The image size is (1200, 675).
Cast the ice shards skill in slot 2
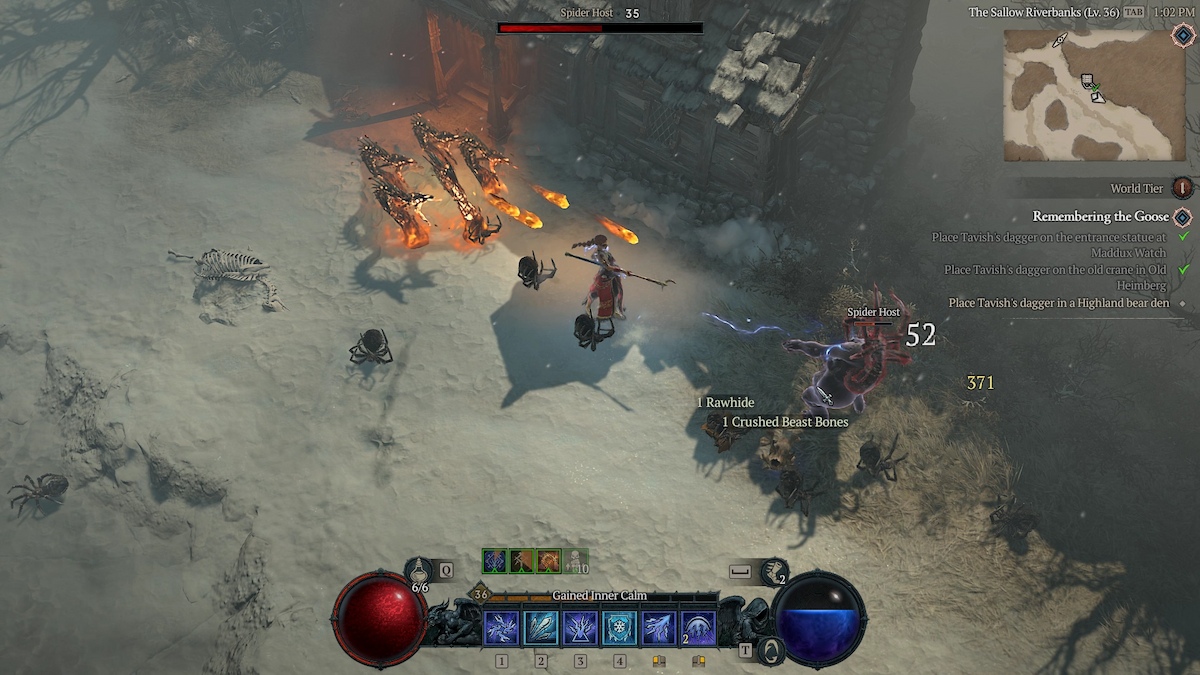pos(541,628)
